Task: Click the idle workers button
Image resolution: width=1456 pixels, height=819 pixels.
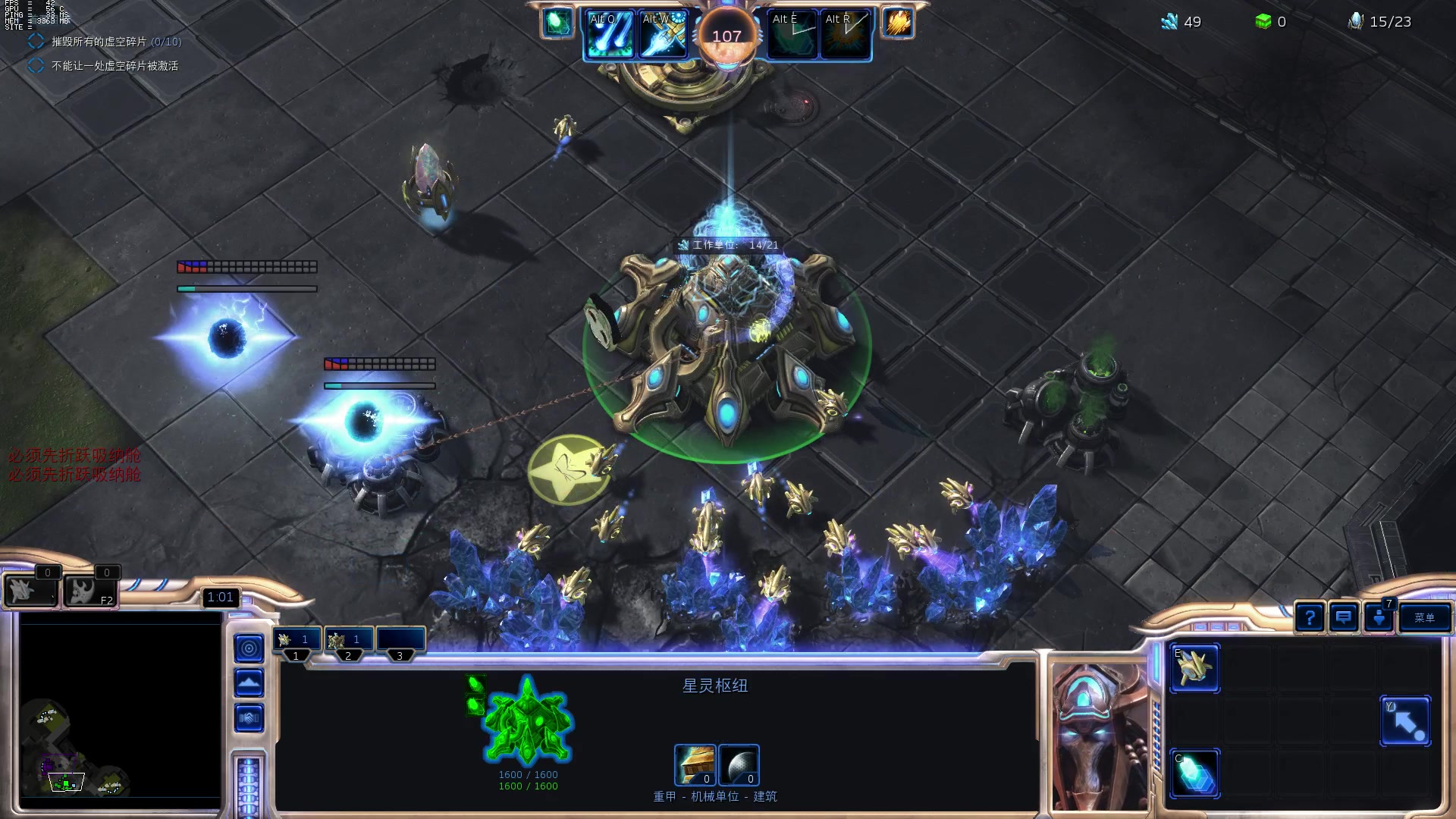Action: point(30,590)
